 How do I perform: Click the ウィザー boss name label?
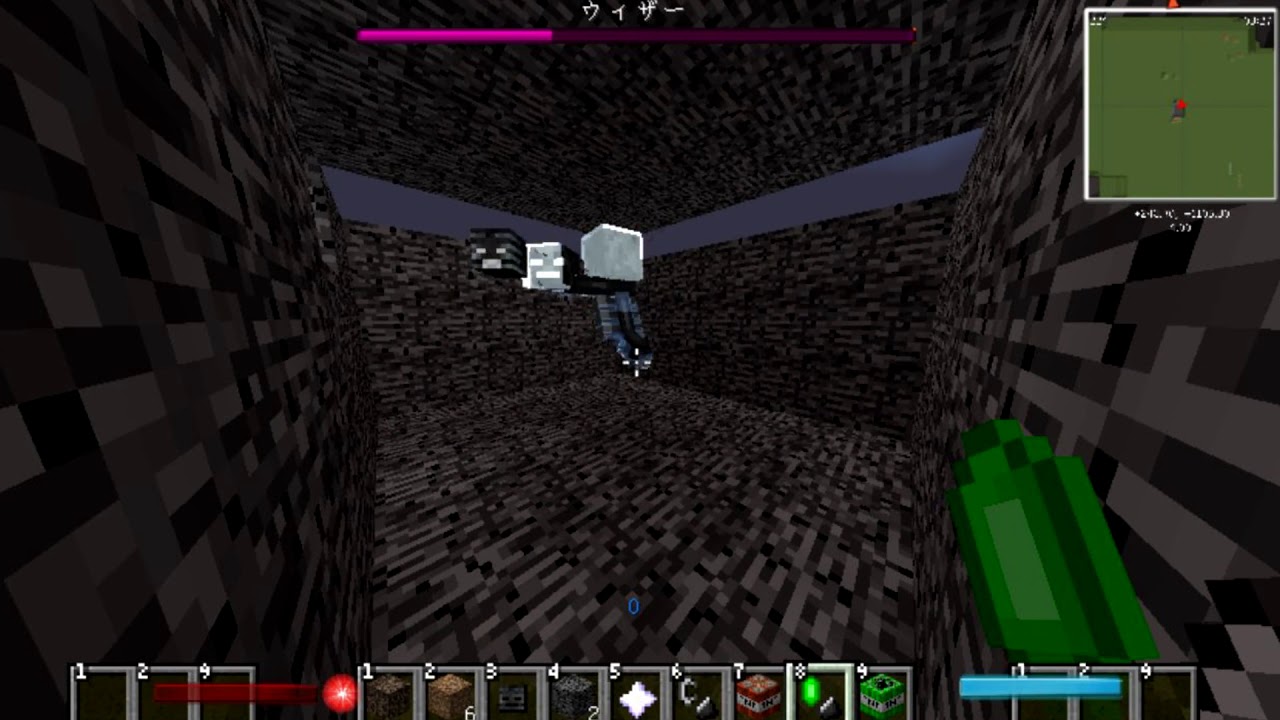[632, 10]
